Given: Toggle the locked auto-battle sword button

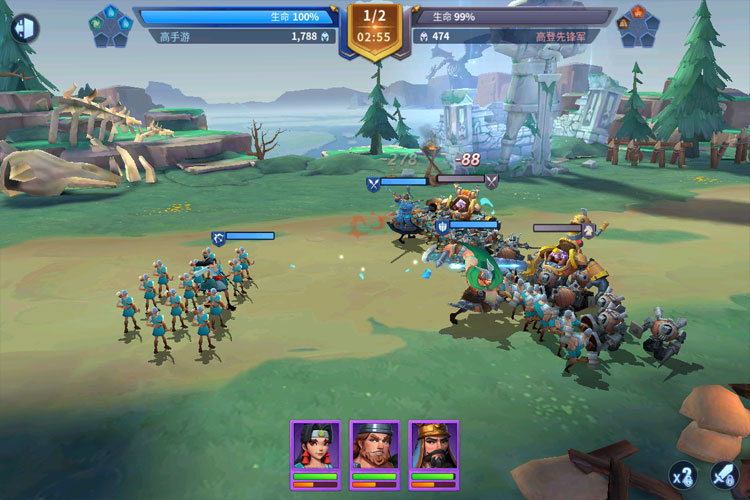Looking at the screenshot, I should (723, 474).
